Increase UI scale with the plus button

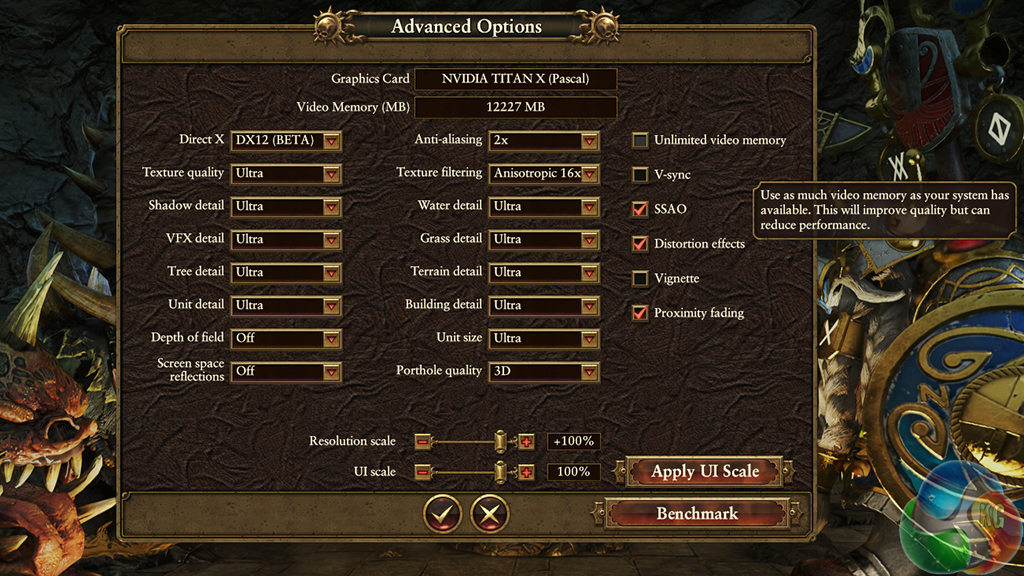[x=527, y=472]
